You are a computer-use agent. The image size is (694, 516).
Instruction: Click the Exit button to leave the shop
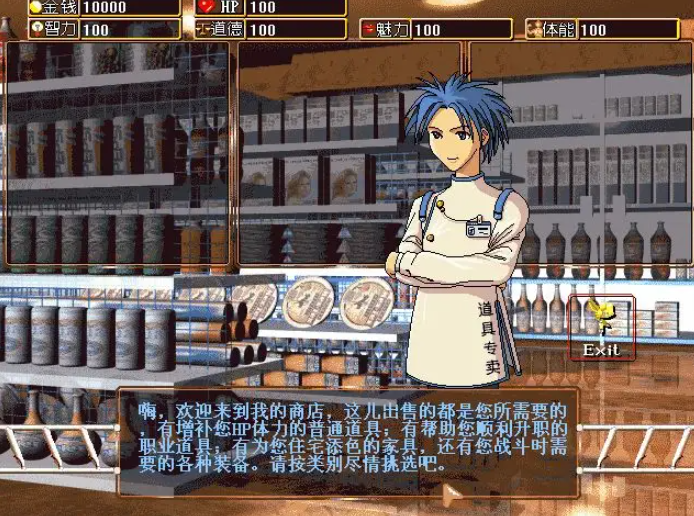601,328
